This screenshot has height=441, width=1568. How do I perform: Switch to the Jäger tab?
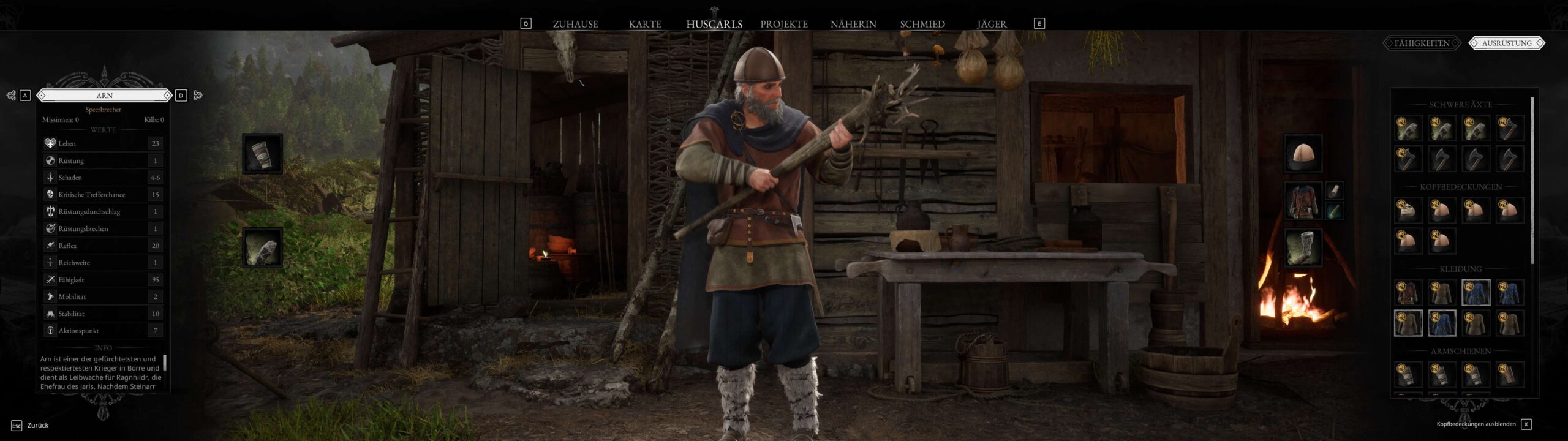[x=991, y=24]
